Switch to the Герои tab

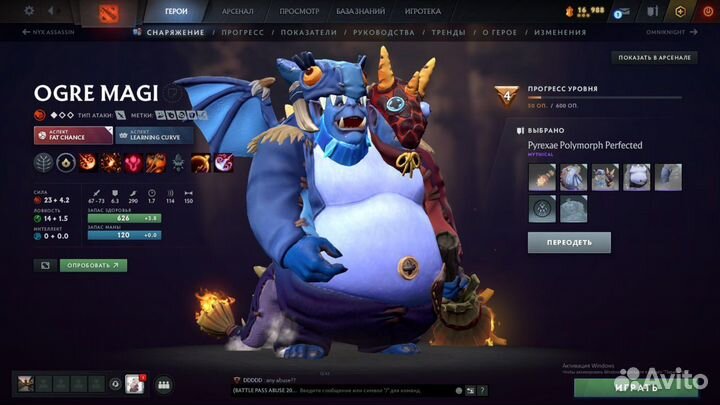coord(175,11)
